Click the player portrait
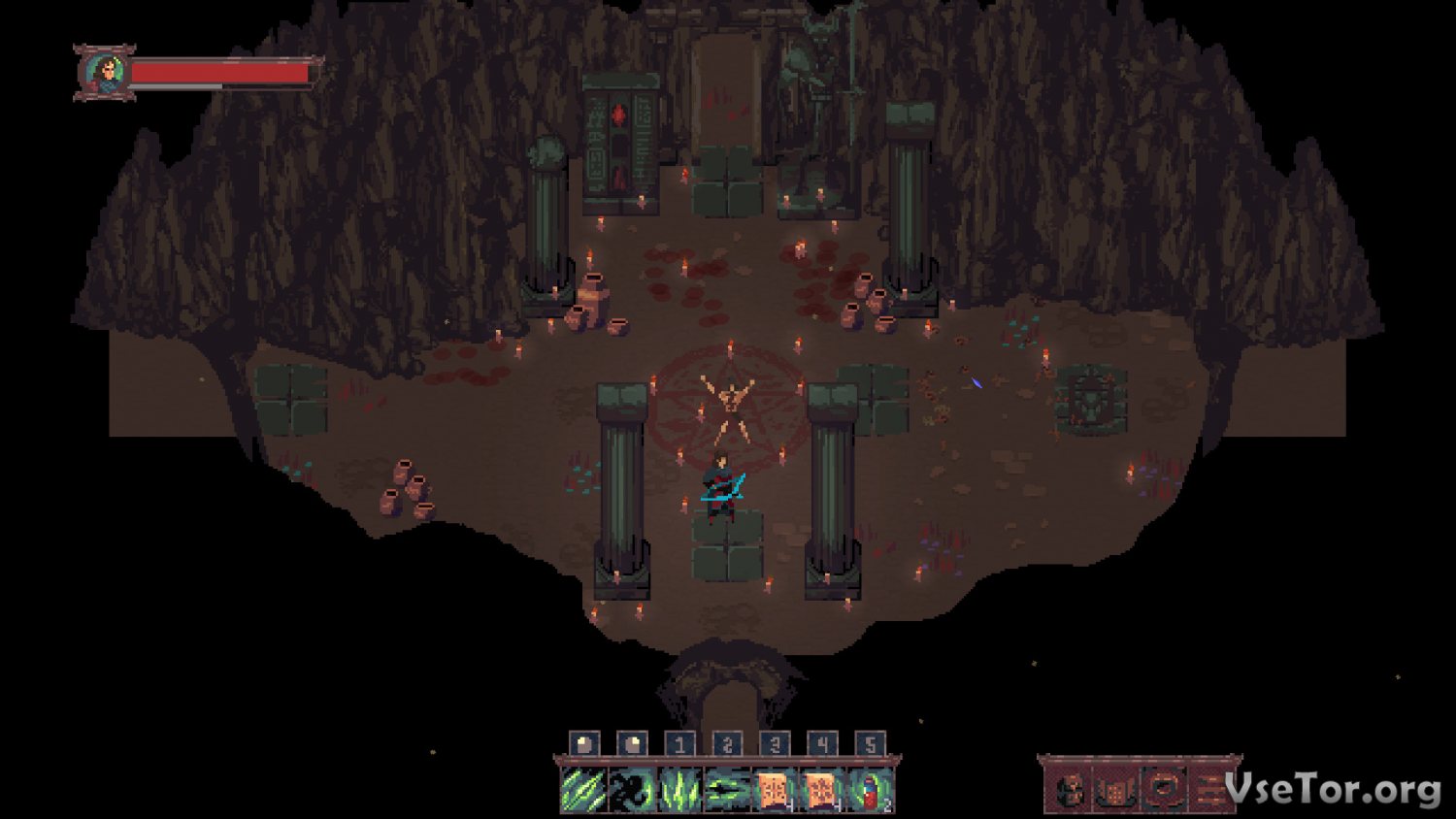This screenshot has height=819, width=1456. pyautogui.click(x=104, y=73)
